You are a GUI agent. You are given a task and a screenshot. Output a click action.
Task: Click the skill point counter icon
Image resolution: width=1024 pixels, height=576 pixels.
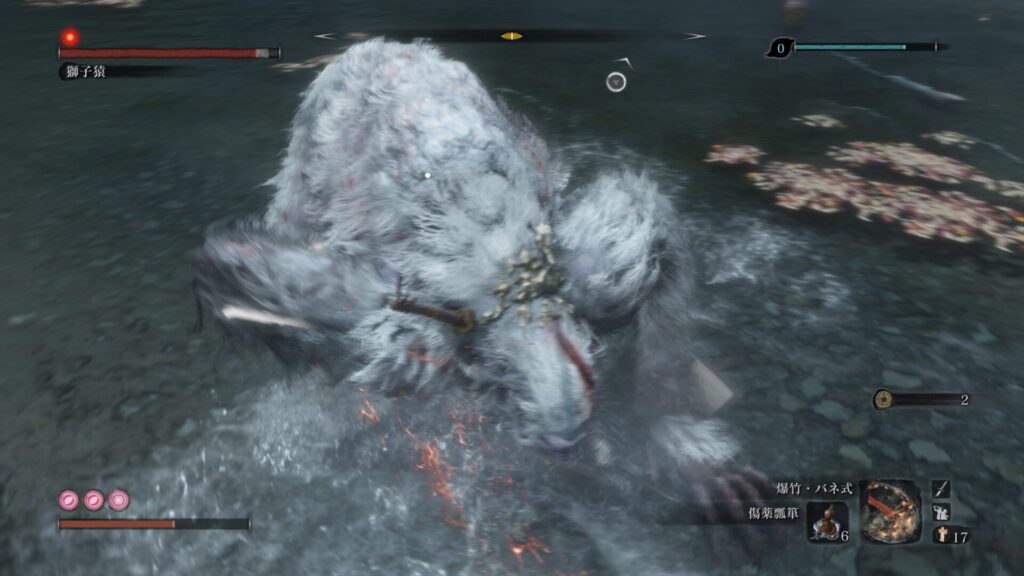click(780, 47)
